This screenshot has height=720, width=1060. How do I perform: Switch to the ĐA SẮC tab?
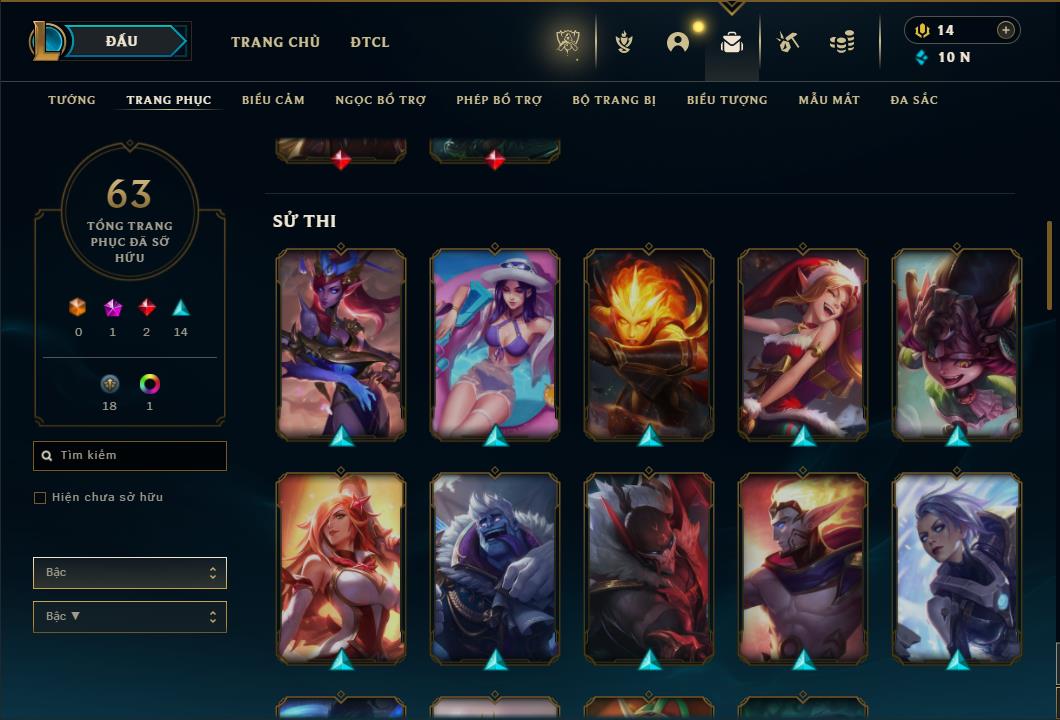(x=914, y=100)
